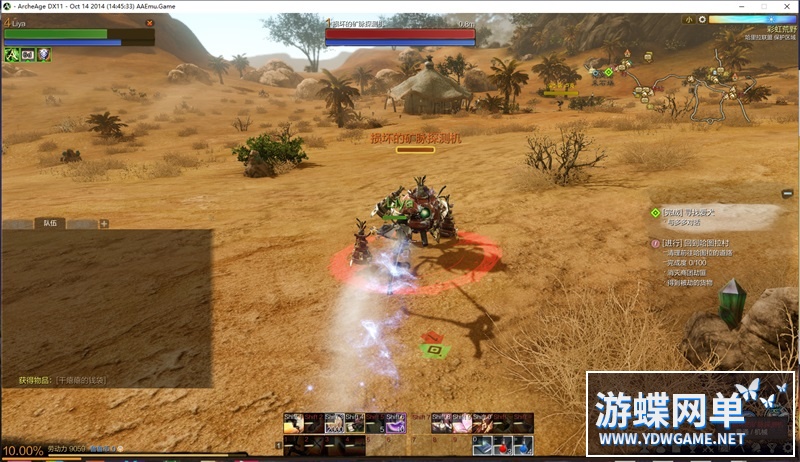Open the 队伍 chat tab
This screenshot has height=462, width=800.
(x=50, y=224)
